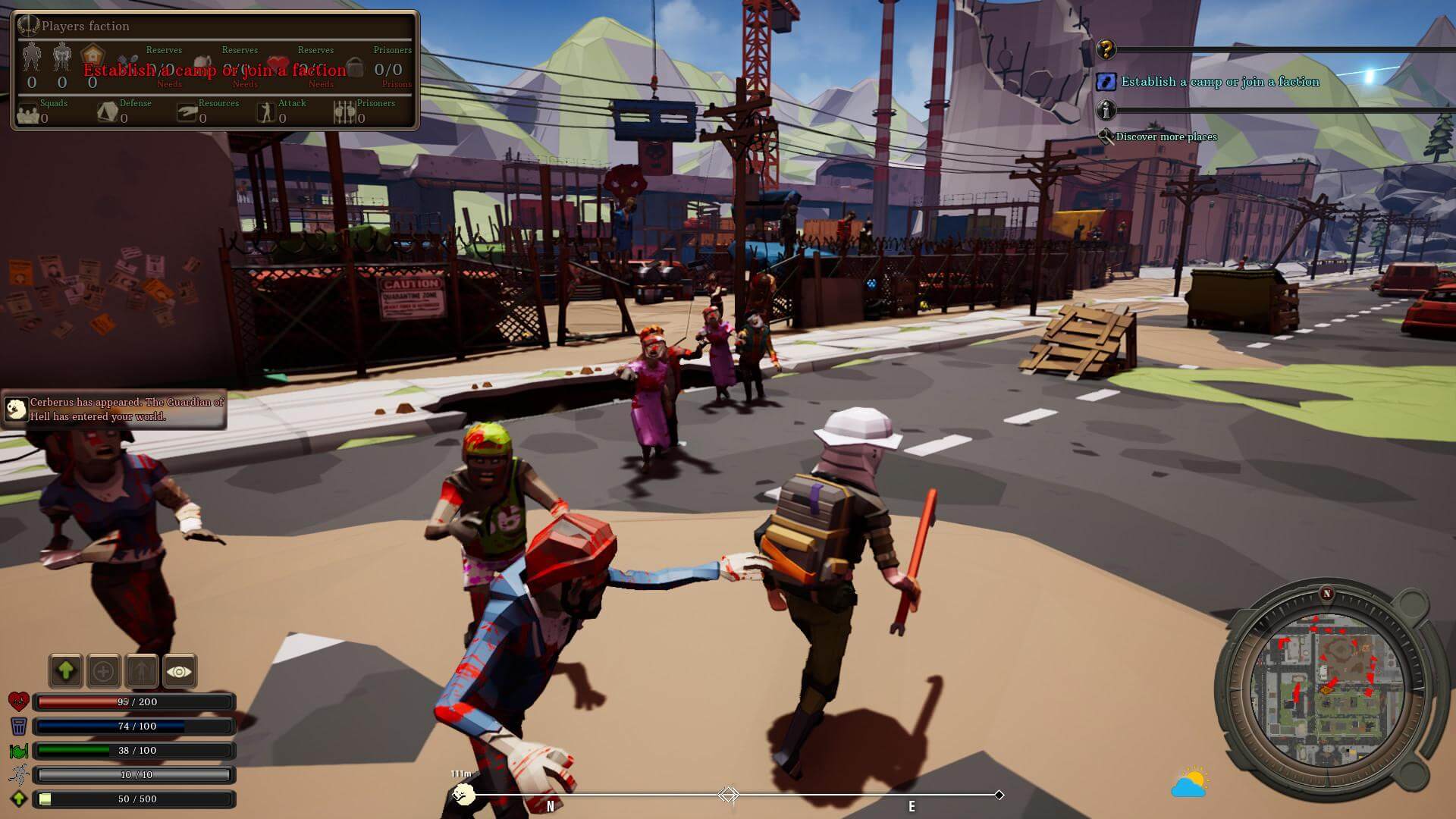This screenshot has height=819, width=1456.
Task: Open the yellow question mark quest header
Action: pos(1106,50)
